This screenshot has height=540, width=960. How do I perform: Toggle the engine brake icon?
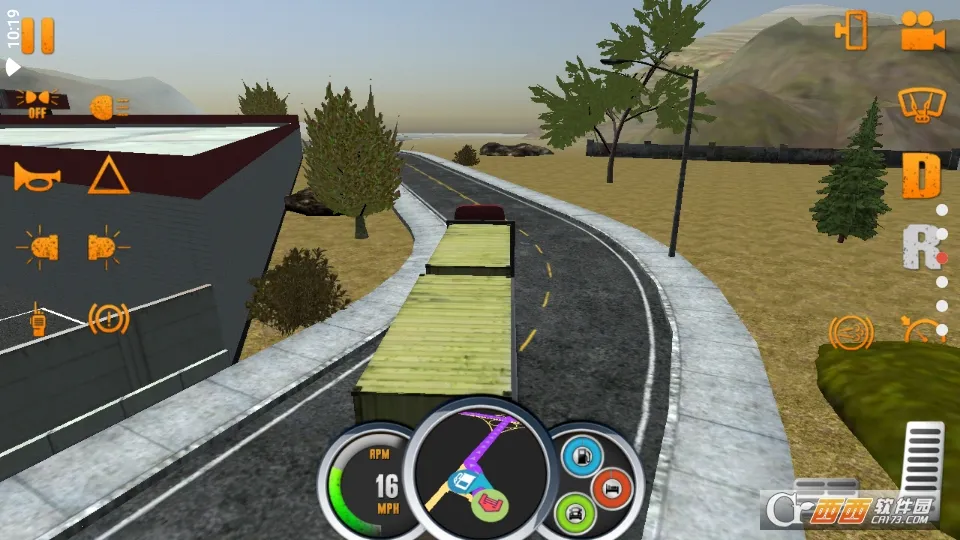click(848, 330)
